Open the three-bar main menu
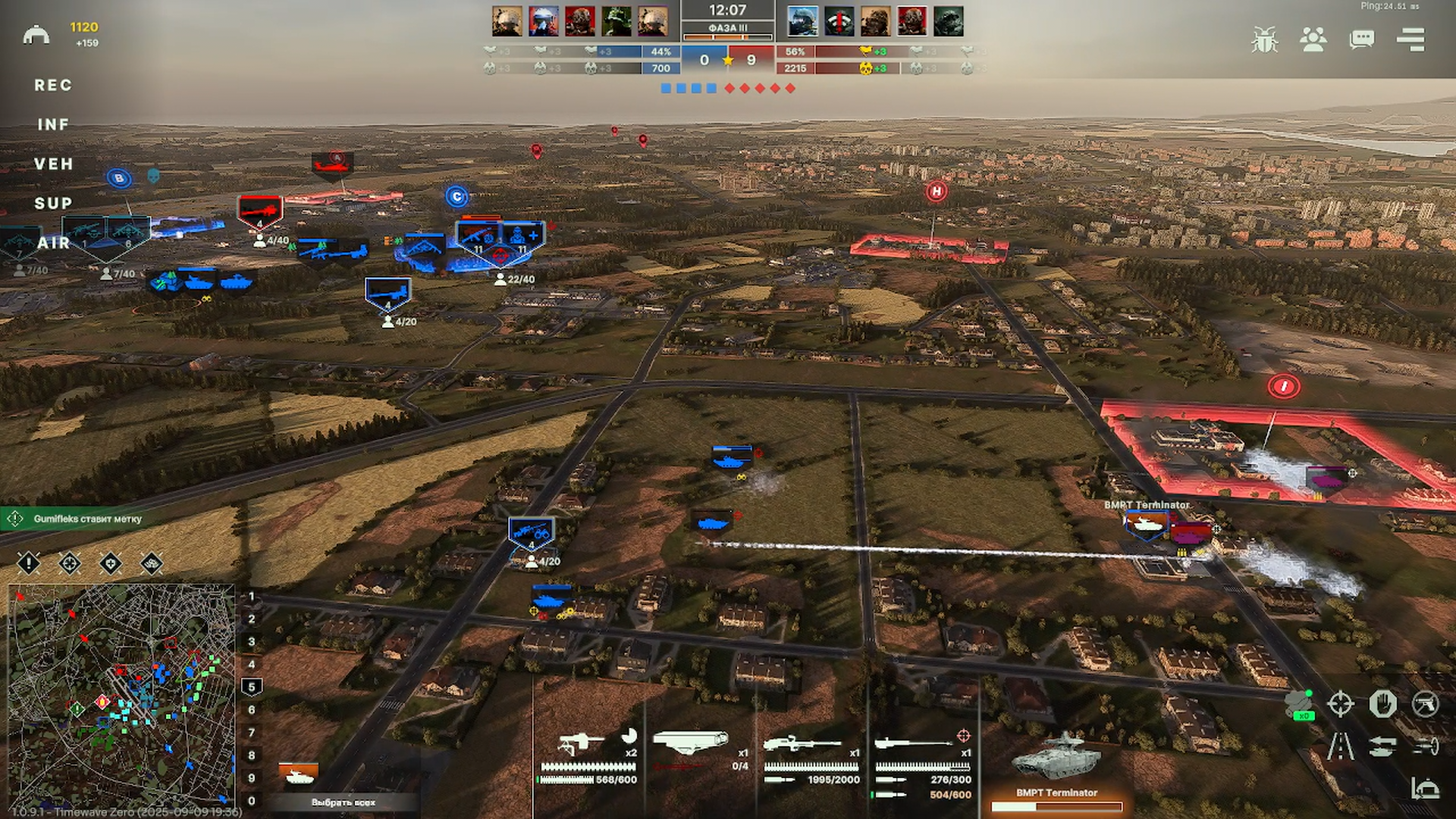Screen dimensions: 1456x819 tap(1410, 39)
